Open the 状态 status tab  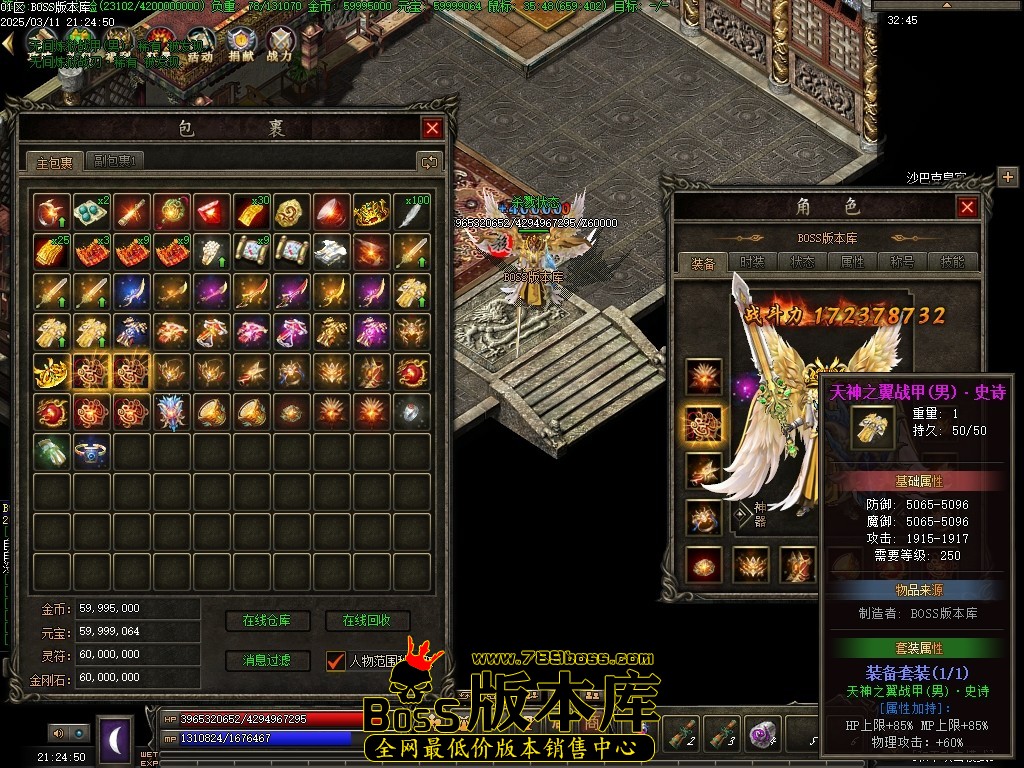803,262
